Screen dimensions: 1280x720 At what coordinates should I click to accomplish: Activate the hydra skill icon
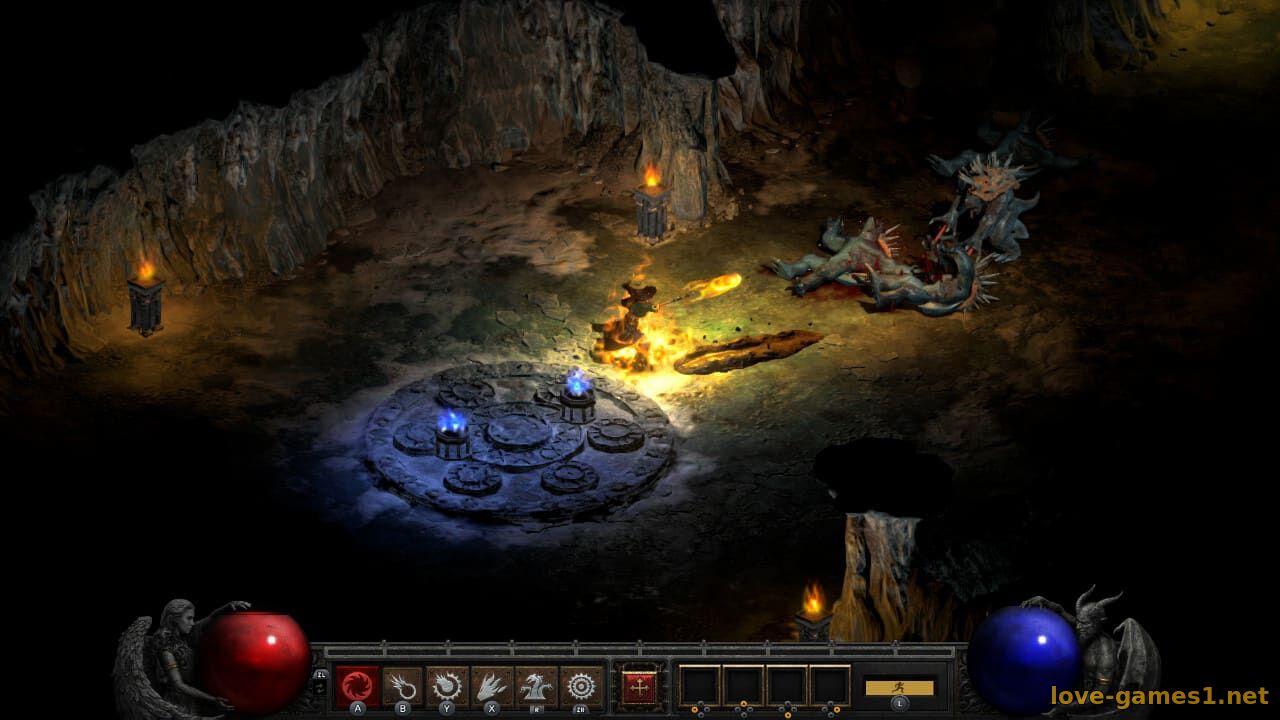537,687
